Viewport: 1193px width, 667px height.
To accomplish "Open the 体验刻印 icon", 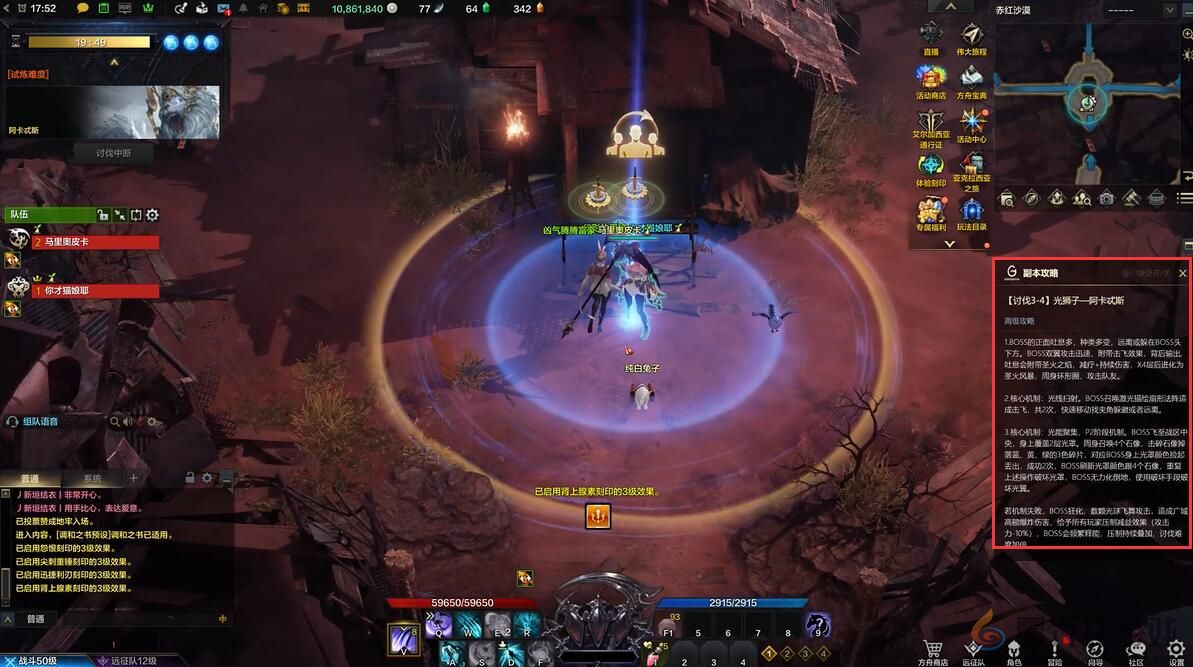I will (931, 168).
